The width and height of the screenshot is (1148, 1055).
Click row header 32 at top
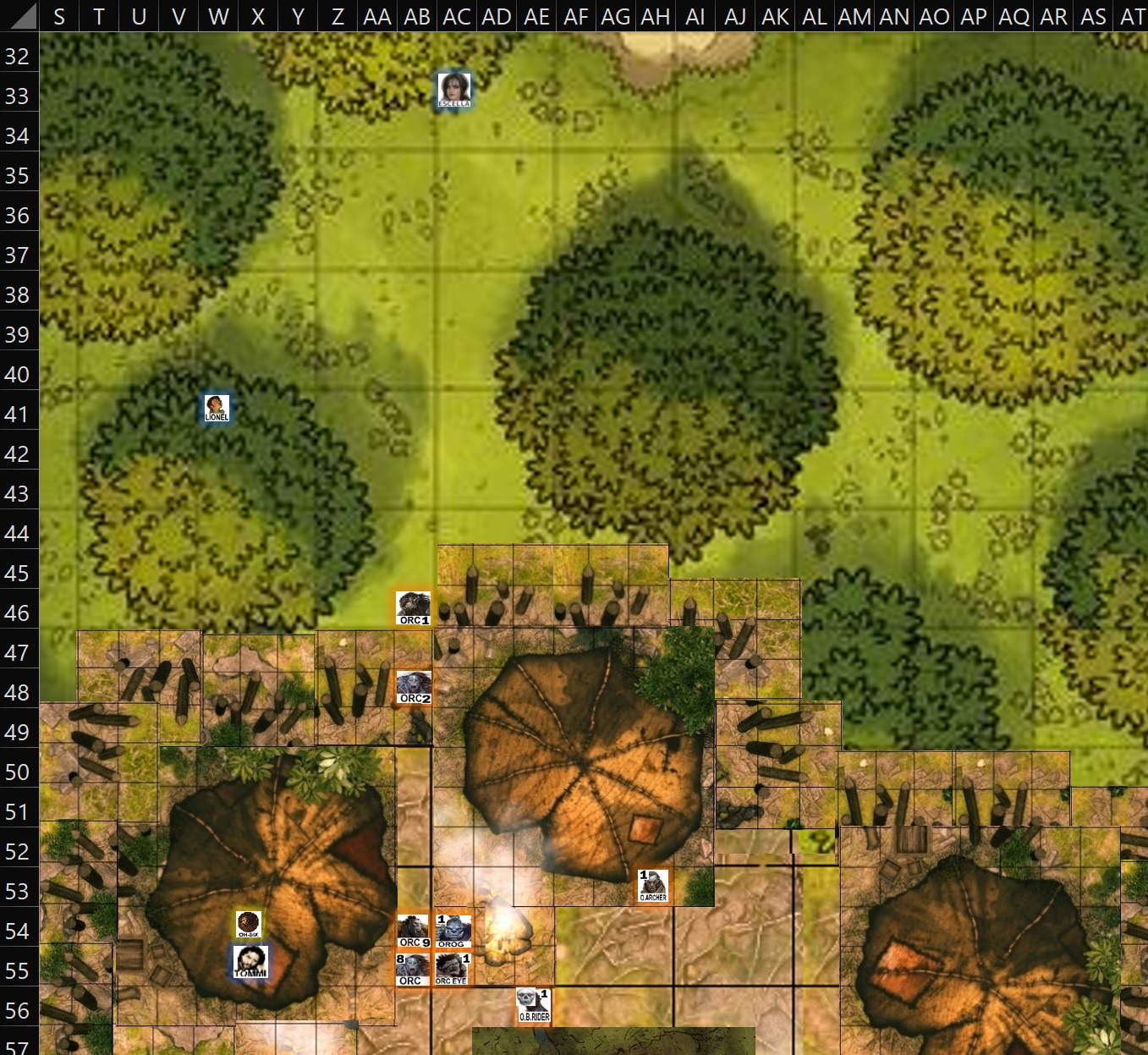click(x=19, y=55)
